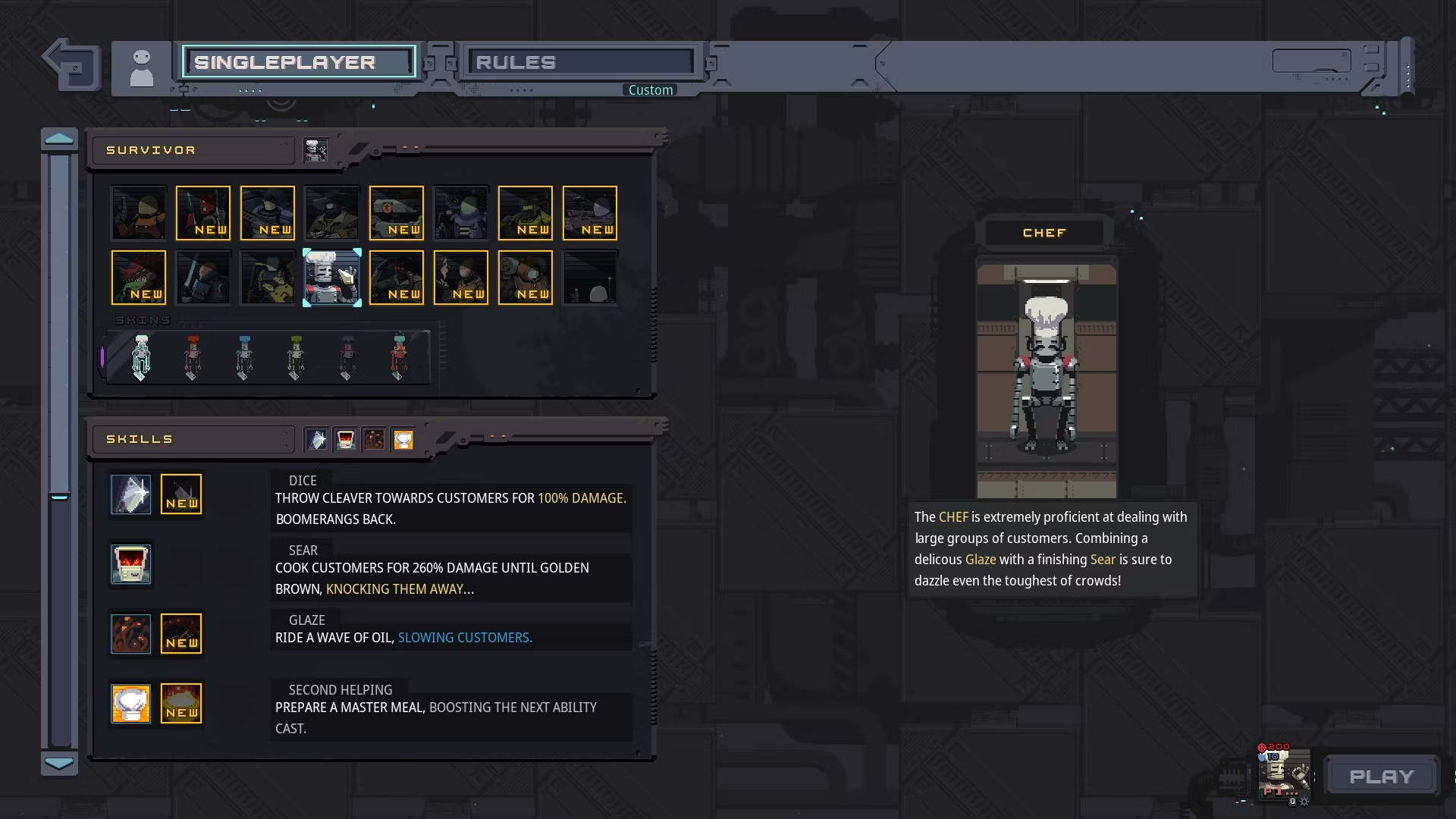The image size is (1456, 819).
Task: Select the Sear skill icon
Action: tap(131, 564)
